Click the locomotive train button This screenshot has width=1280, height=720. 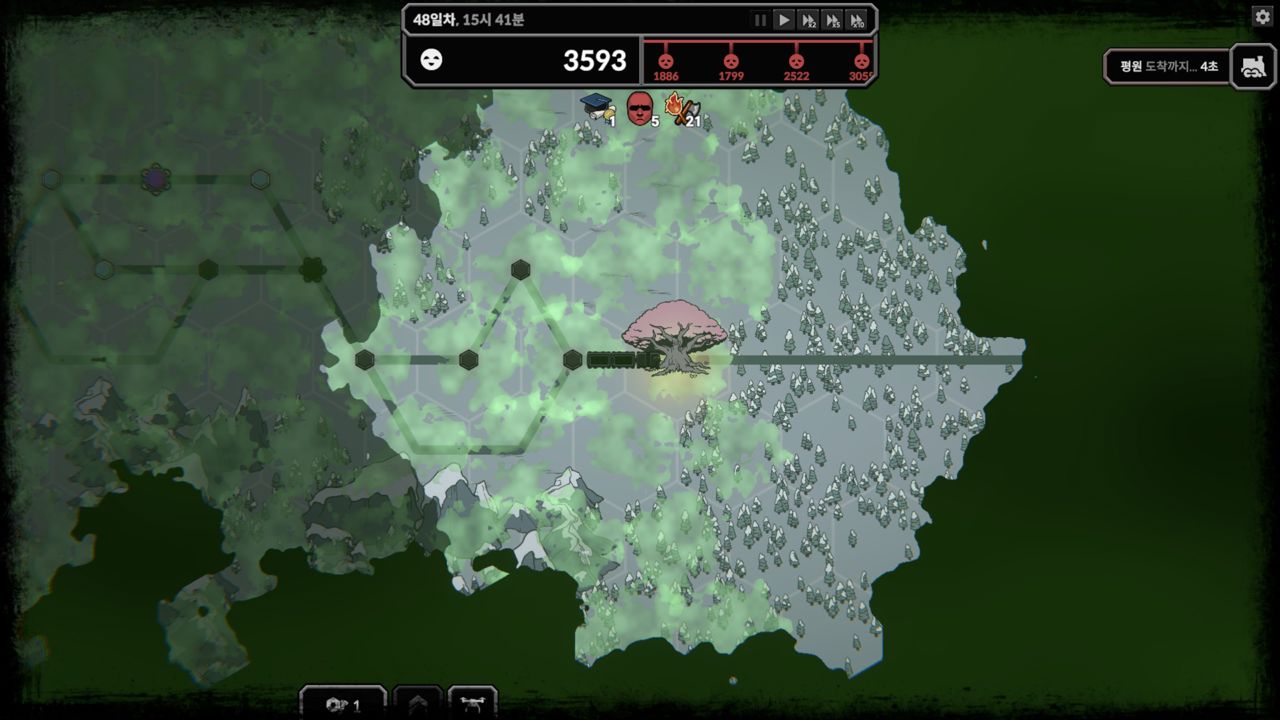(1252, 66)
